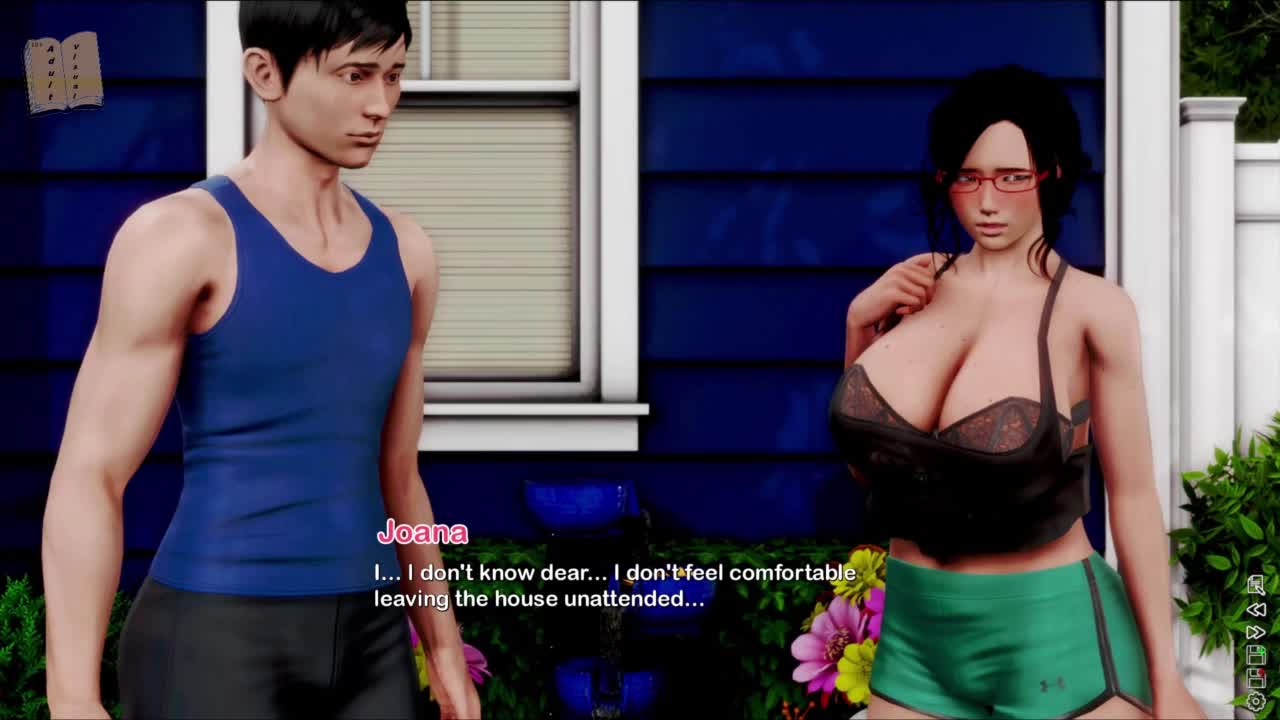Open the dialogue history log icon
Viewport: 1280px width, 720px height.
(1256, 585)
